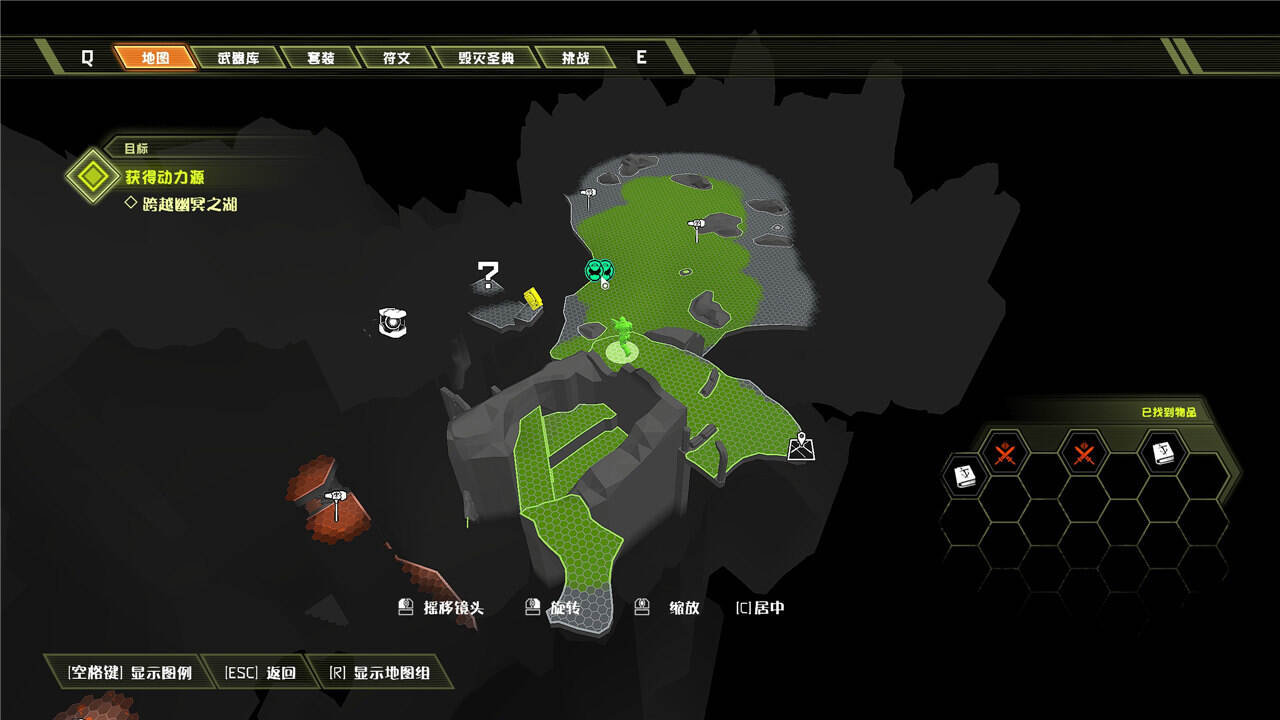The height and width of the screenshot is (720, 1280).
Task: Select the 地图 map tab
Action: coord(154,57)
